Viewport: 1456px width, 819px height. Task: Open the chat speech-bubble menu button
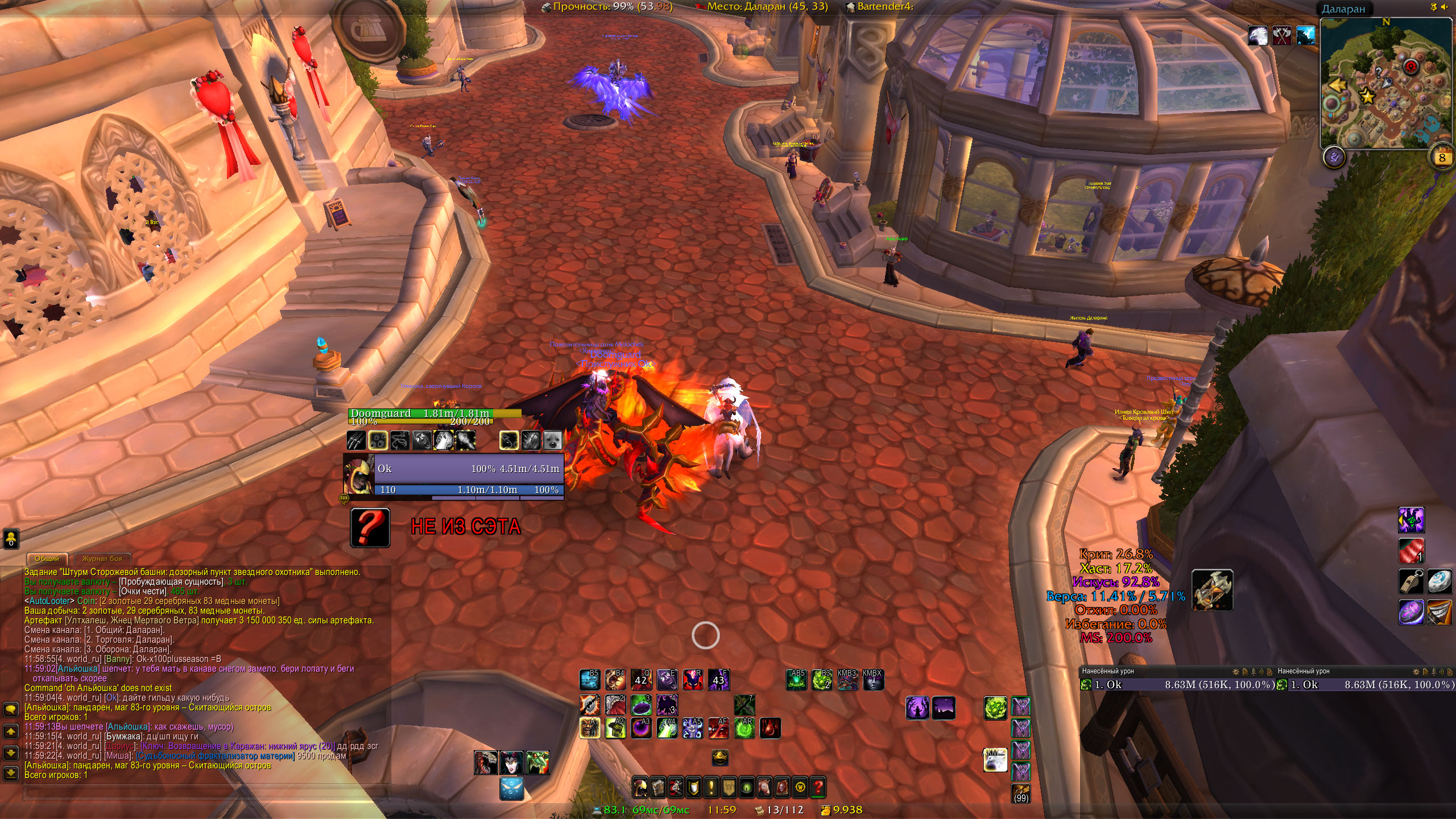tap(11, 709)
